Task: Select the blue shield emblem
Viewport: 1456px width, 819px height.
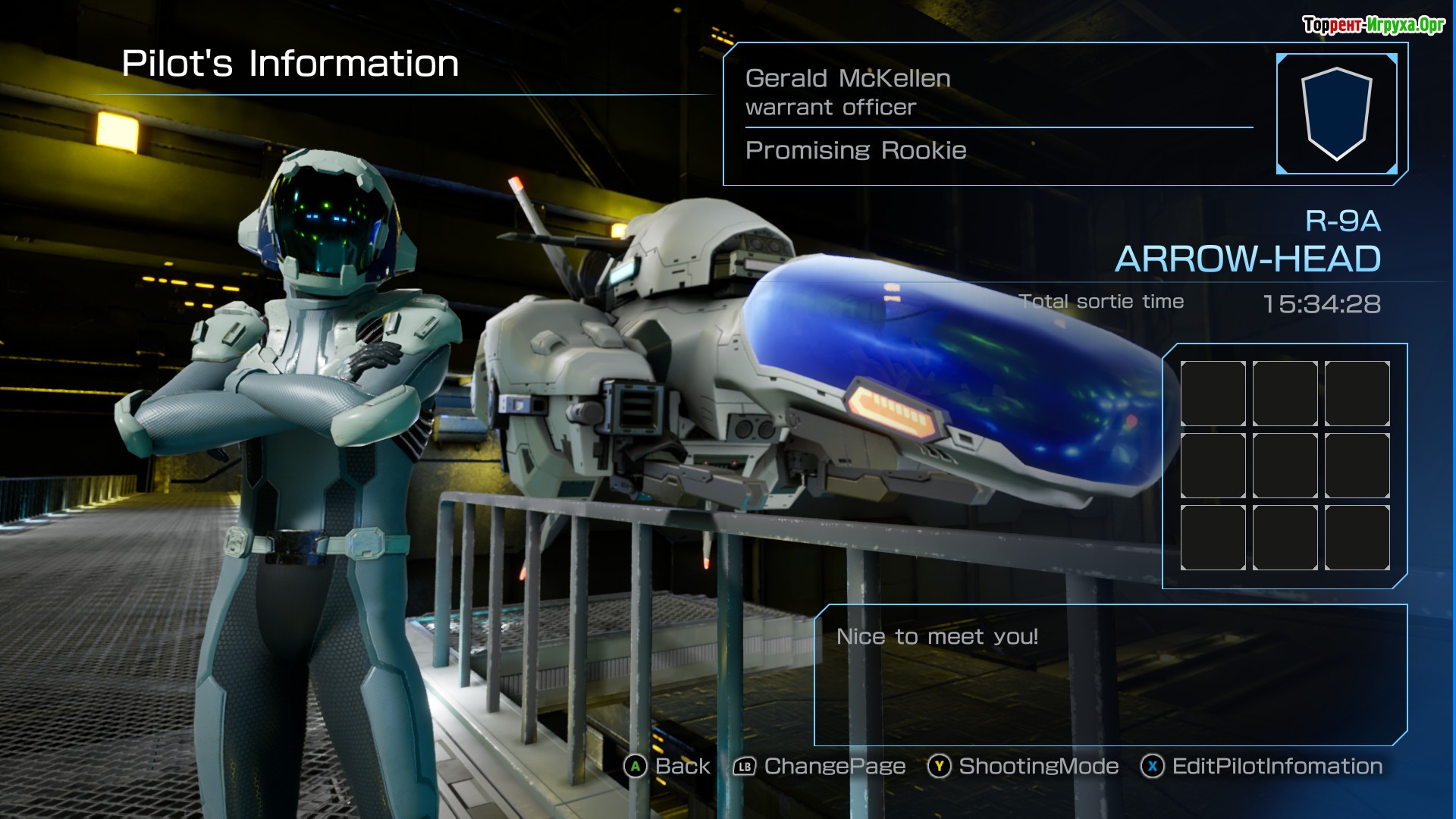Action: [1336, 114]
